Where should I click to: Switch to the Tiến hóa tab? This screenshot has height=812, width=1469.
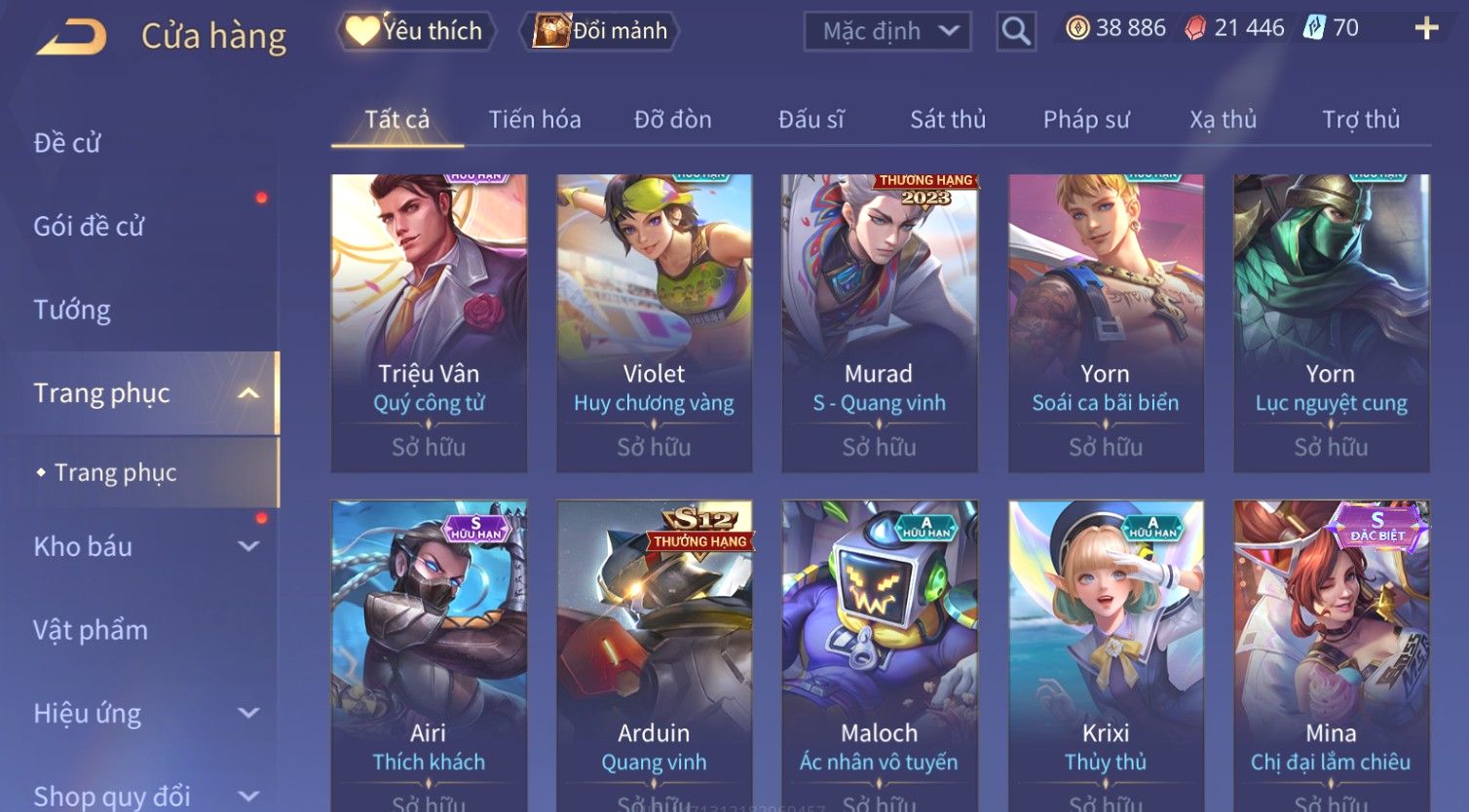(x=535, y=120)
